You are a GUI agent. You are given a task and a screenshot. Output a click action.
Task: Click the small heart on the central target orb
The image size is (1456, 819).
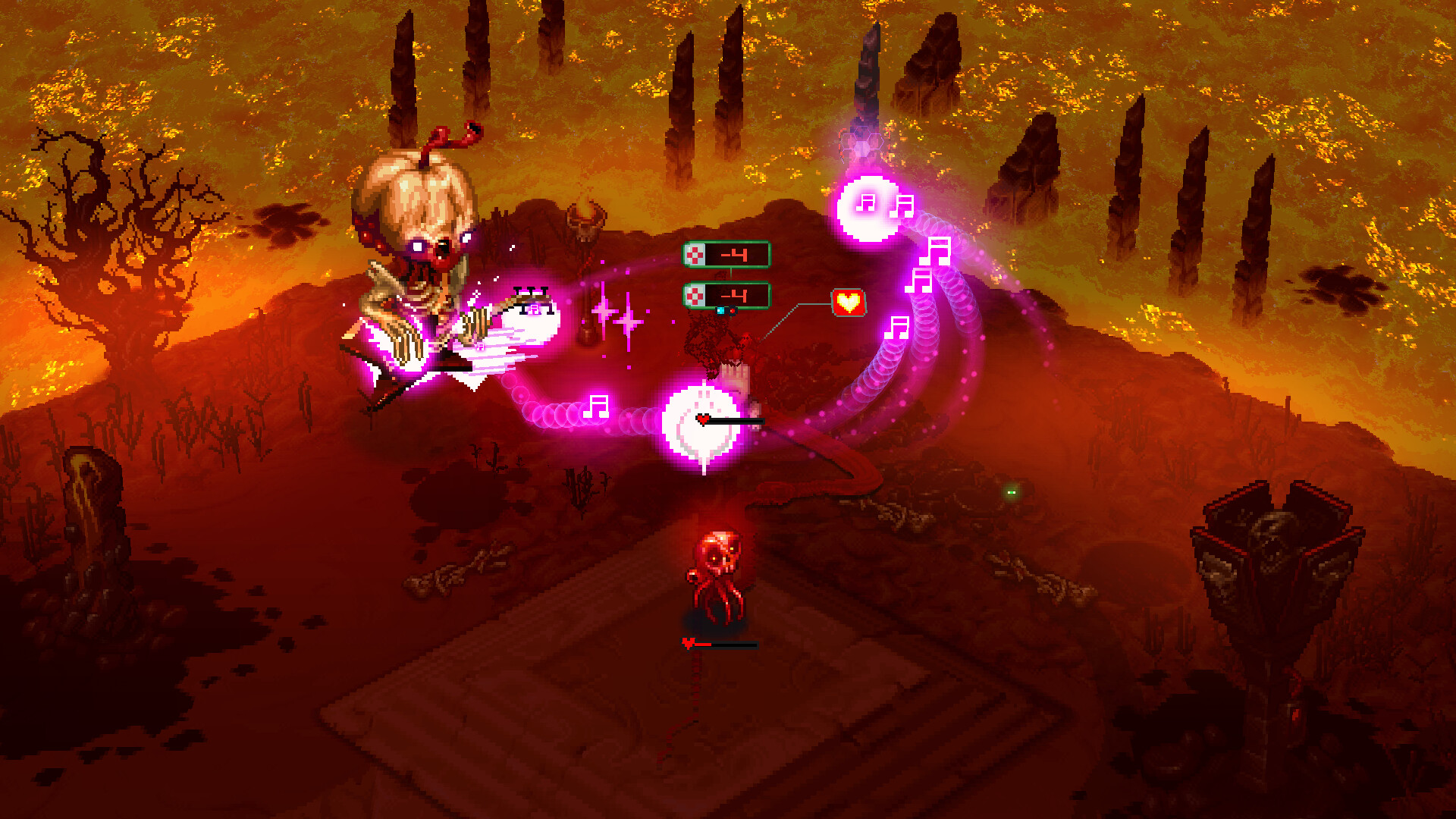[702, 418]
